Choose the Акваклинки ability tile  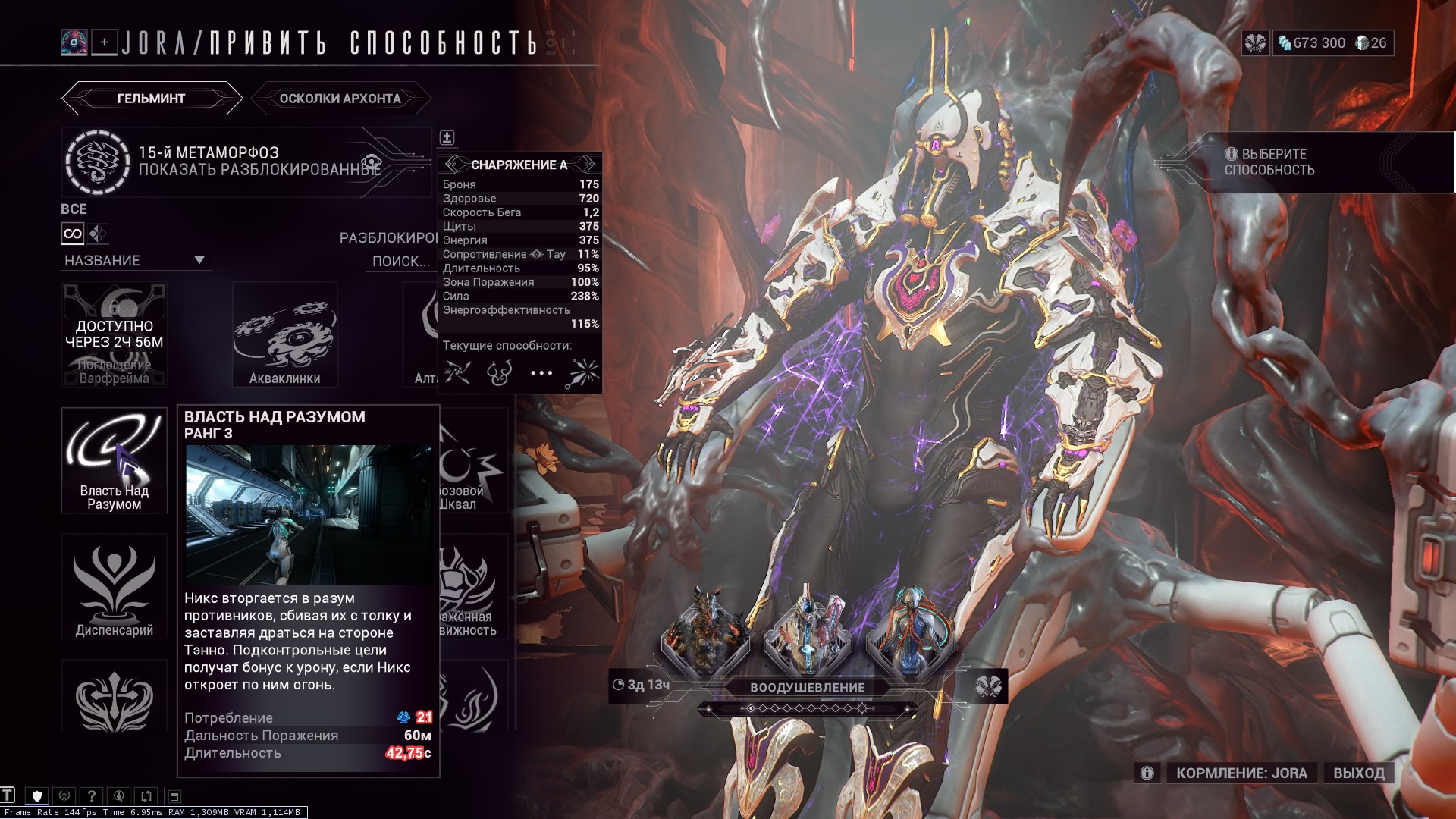(284, 335)
